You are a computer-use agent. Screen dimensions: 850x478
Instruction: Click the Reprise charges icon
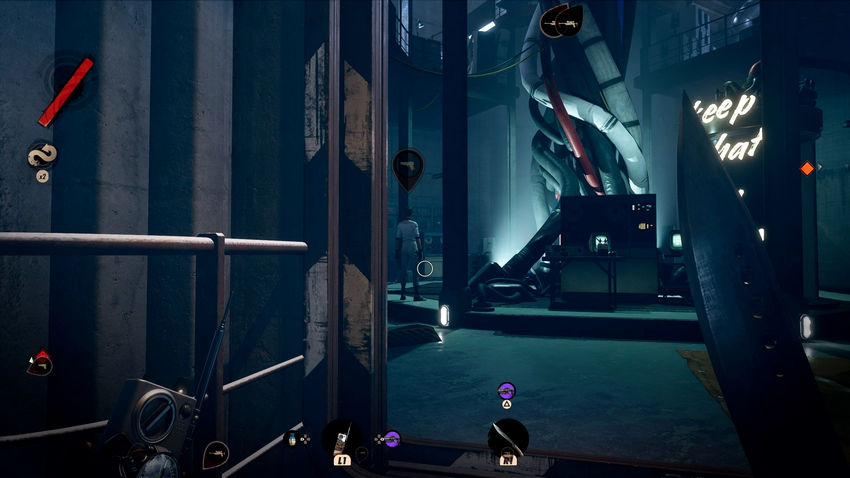pos(42,156)
